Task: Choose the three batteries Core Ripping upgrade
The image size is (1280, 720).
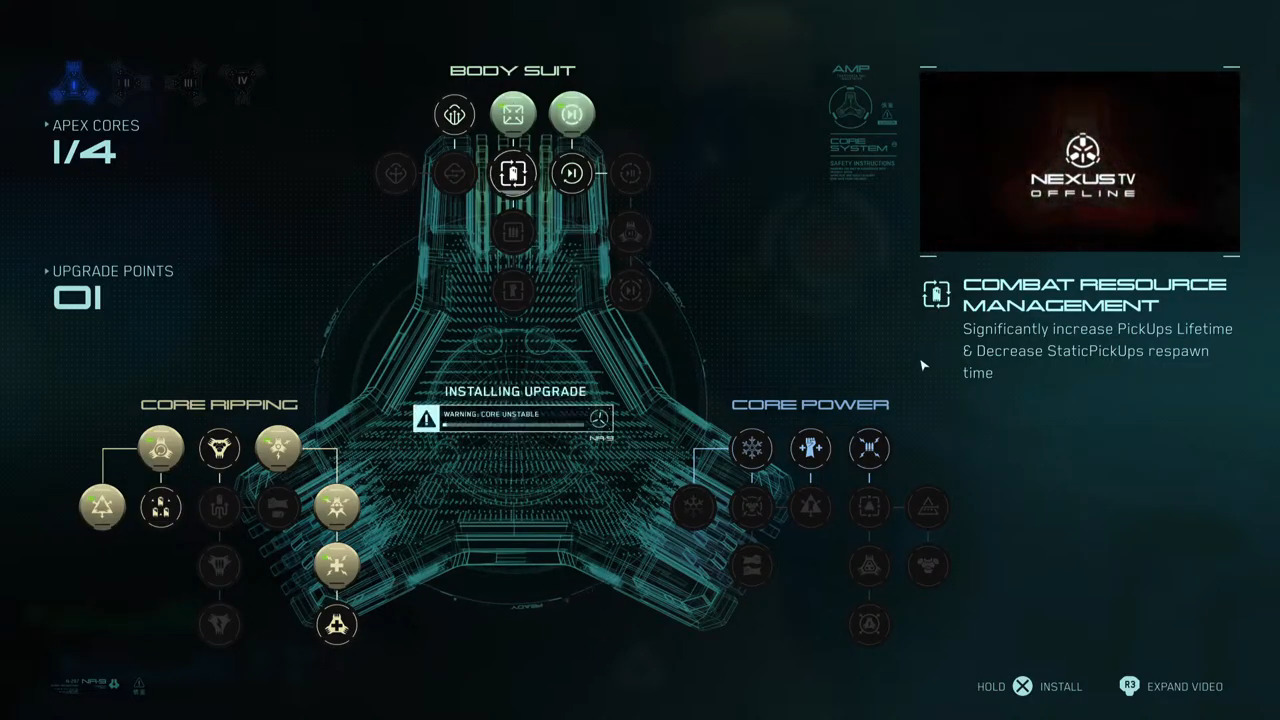Action: [161, 507]
